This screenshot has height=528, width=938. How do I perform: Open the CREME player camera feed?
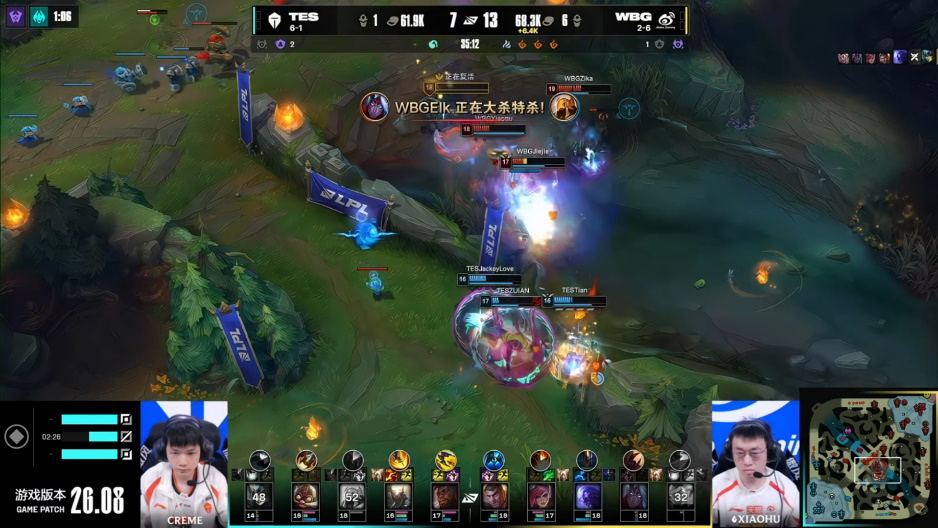click(184, 462)
